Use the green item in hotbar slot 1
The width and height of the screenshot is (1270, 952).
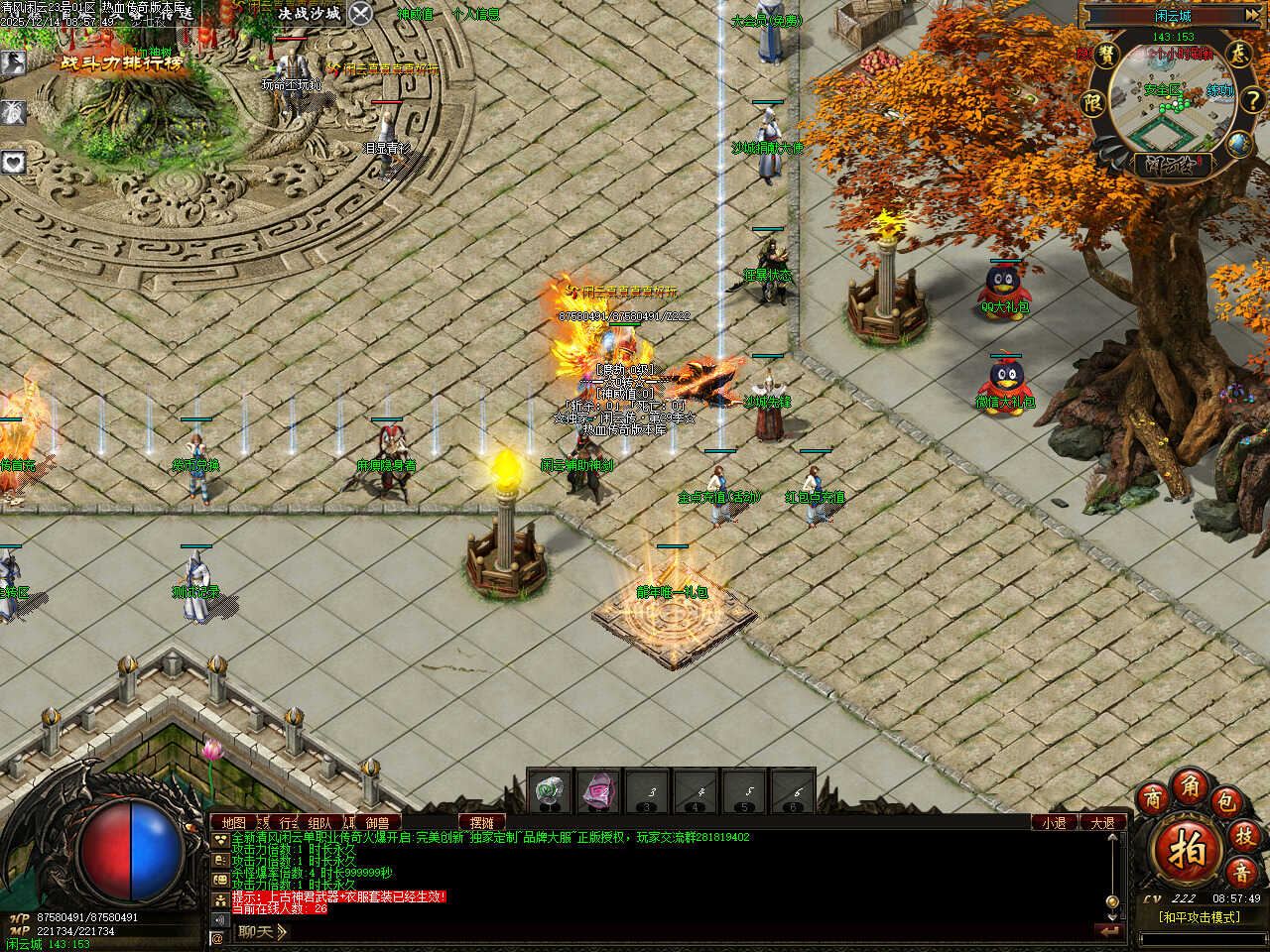[x=550, y=791]
